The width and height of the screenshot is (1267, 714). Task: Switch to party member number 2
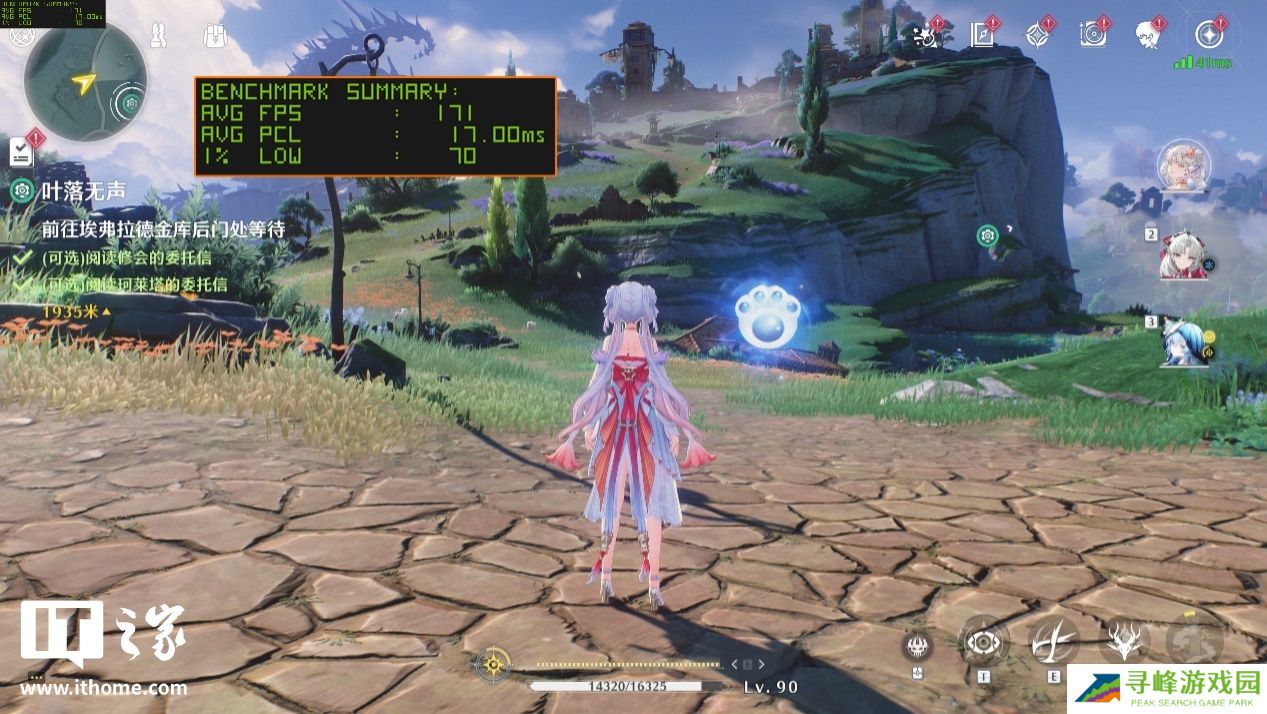1182,259
